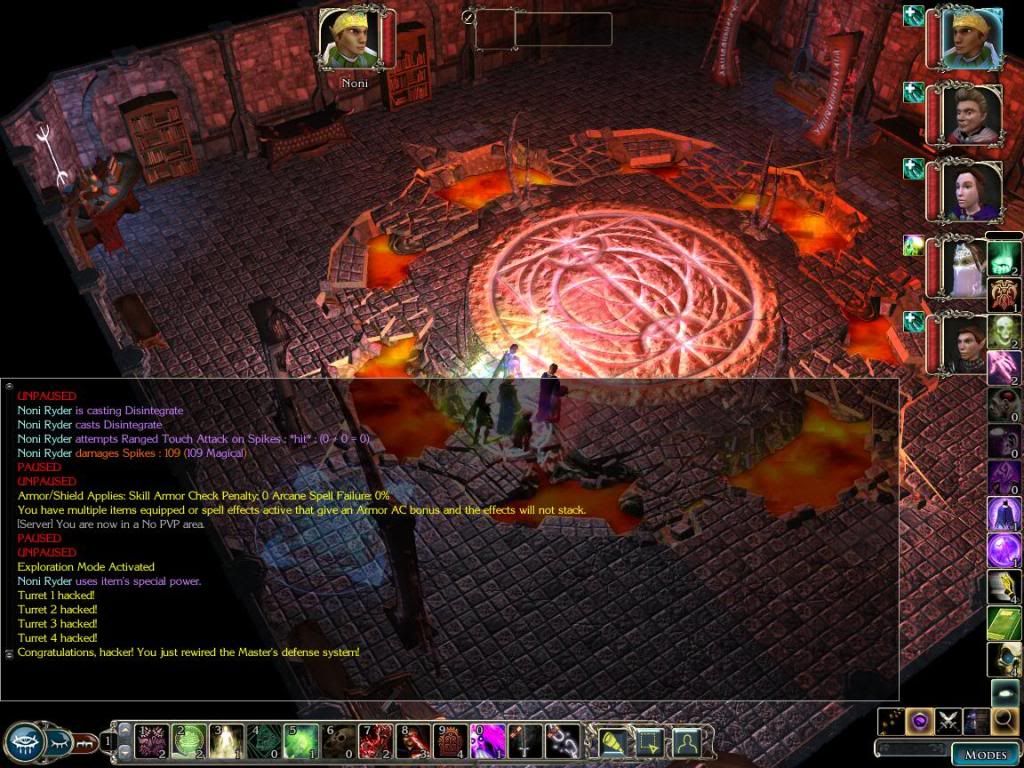Open the Modes menu
1024x768 pixels.
pyautogui.click(x=985, y=754)
